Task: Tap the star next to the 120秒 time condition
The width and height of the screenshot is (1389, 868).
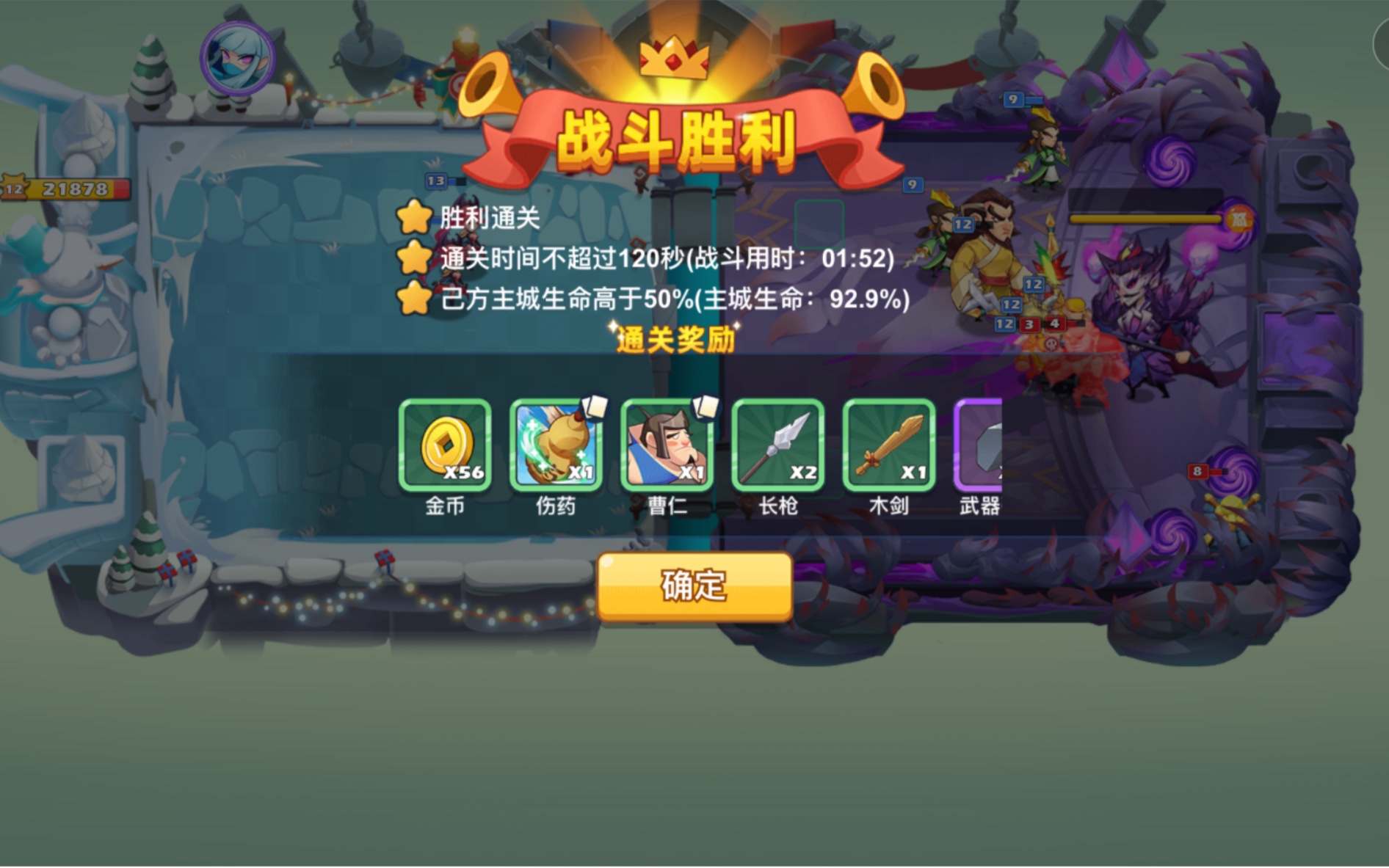Action: click(x=415, y=258)
